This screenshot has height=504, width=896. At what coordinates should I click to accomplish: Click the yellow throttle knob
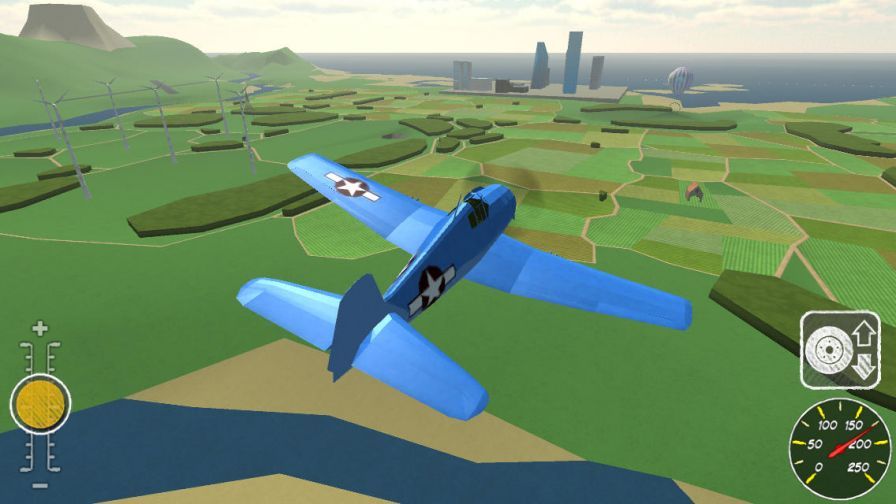[x=40, y=404]
